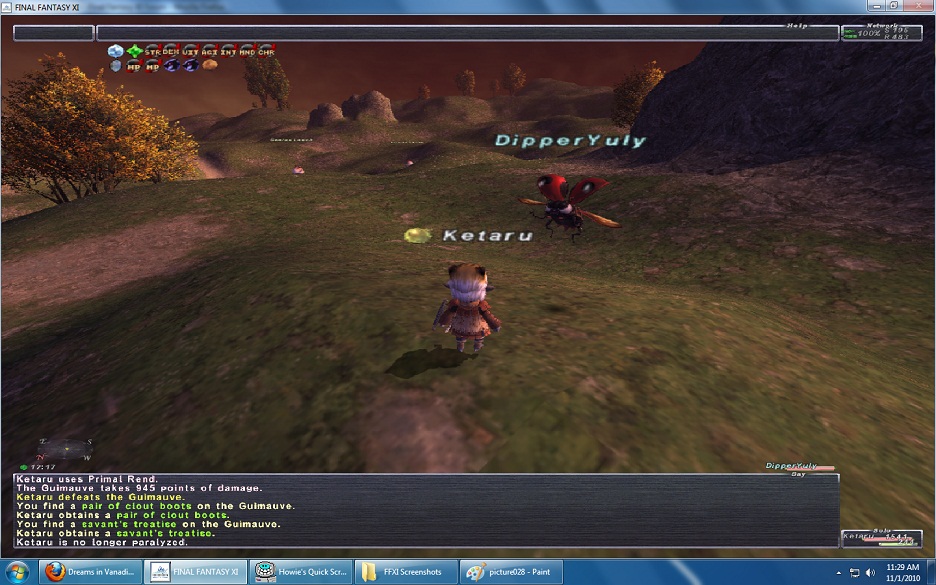Image resolution: width=936 pixels, height=585 pixels.
Task: Click the pale blue crystal status icon
Action: tap(116, 50)
